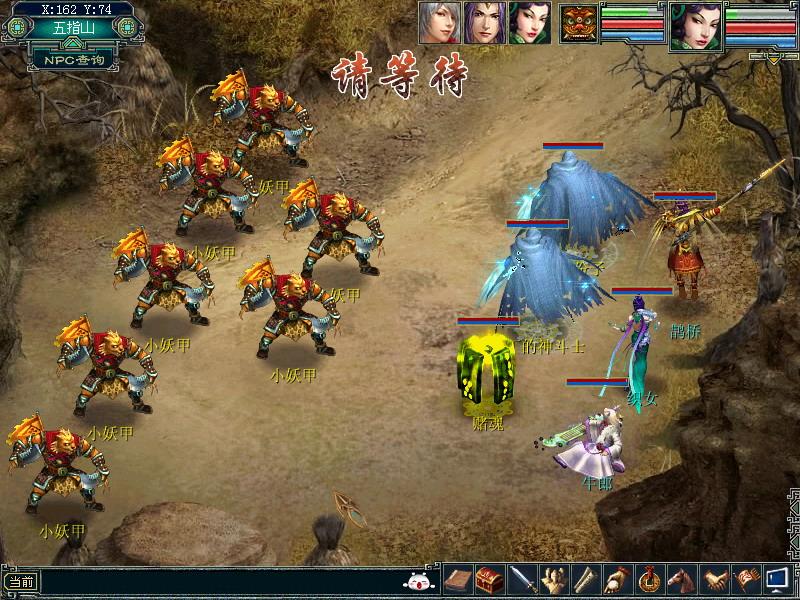Open the lion mask pet portrait

[x=579, y=22]
